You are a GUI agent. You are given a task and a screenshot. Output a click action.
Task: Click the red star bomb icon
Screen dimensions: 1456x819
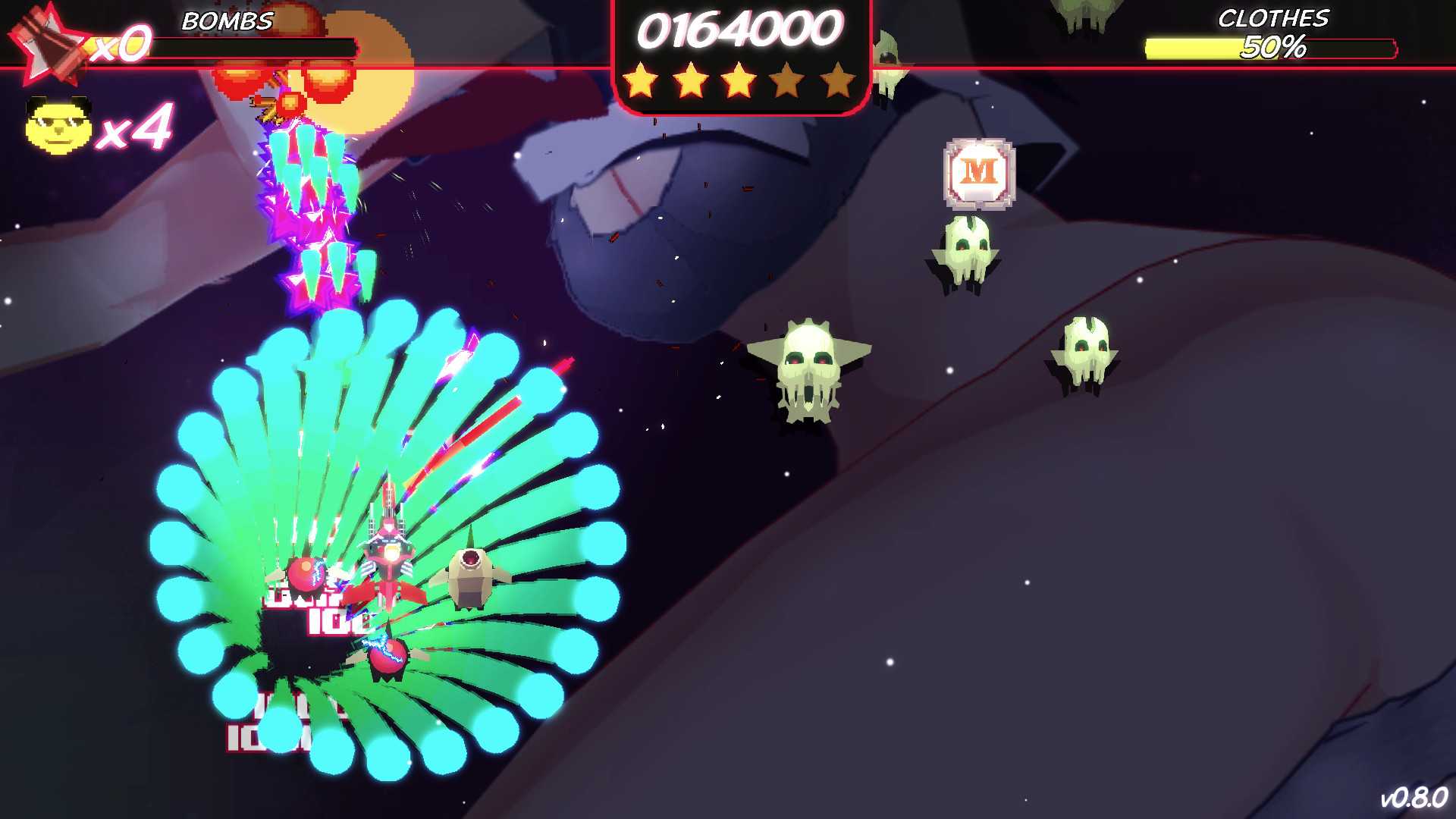tap(50, 43)
